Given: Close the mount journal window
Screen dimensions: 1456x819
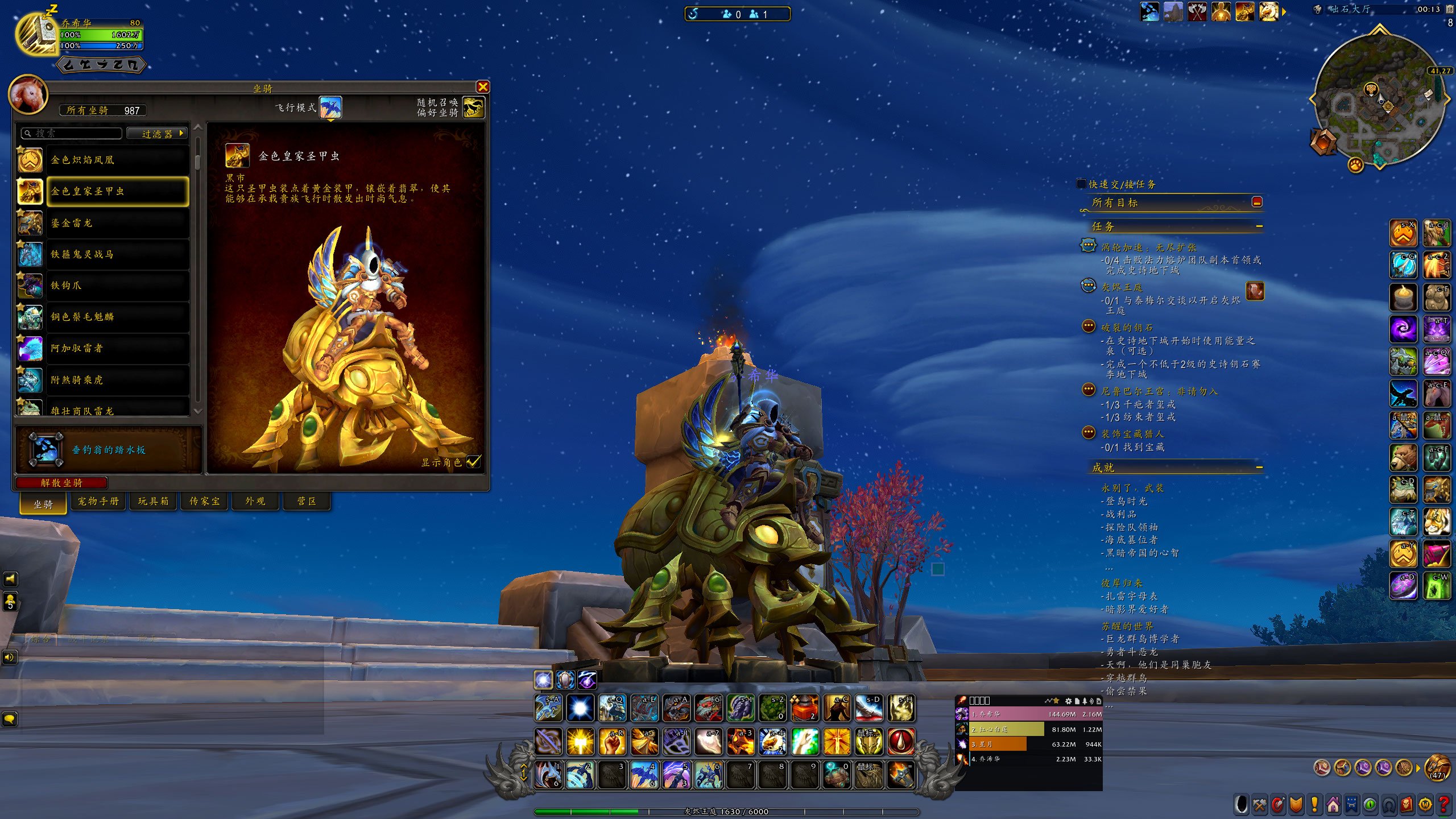Looking at the screenshot, I should click(483, 87).
